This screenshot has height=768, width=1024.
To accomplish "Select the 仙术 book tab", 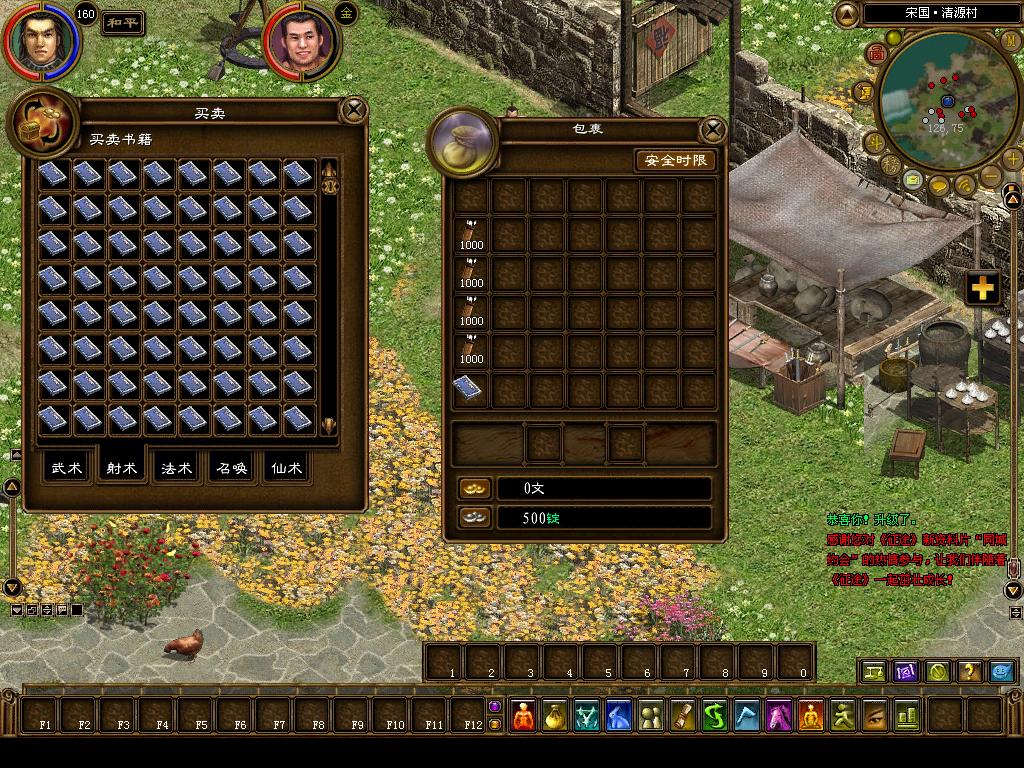I will click(286, 468).
